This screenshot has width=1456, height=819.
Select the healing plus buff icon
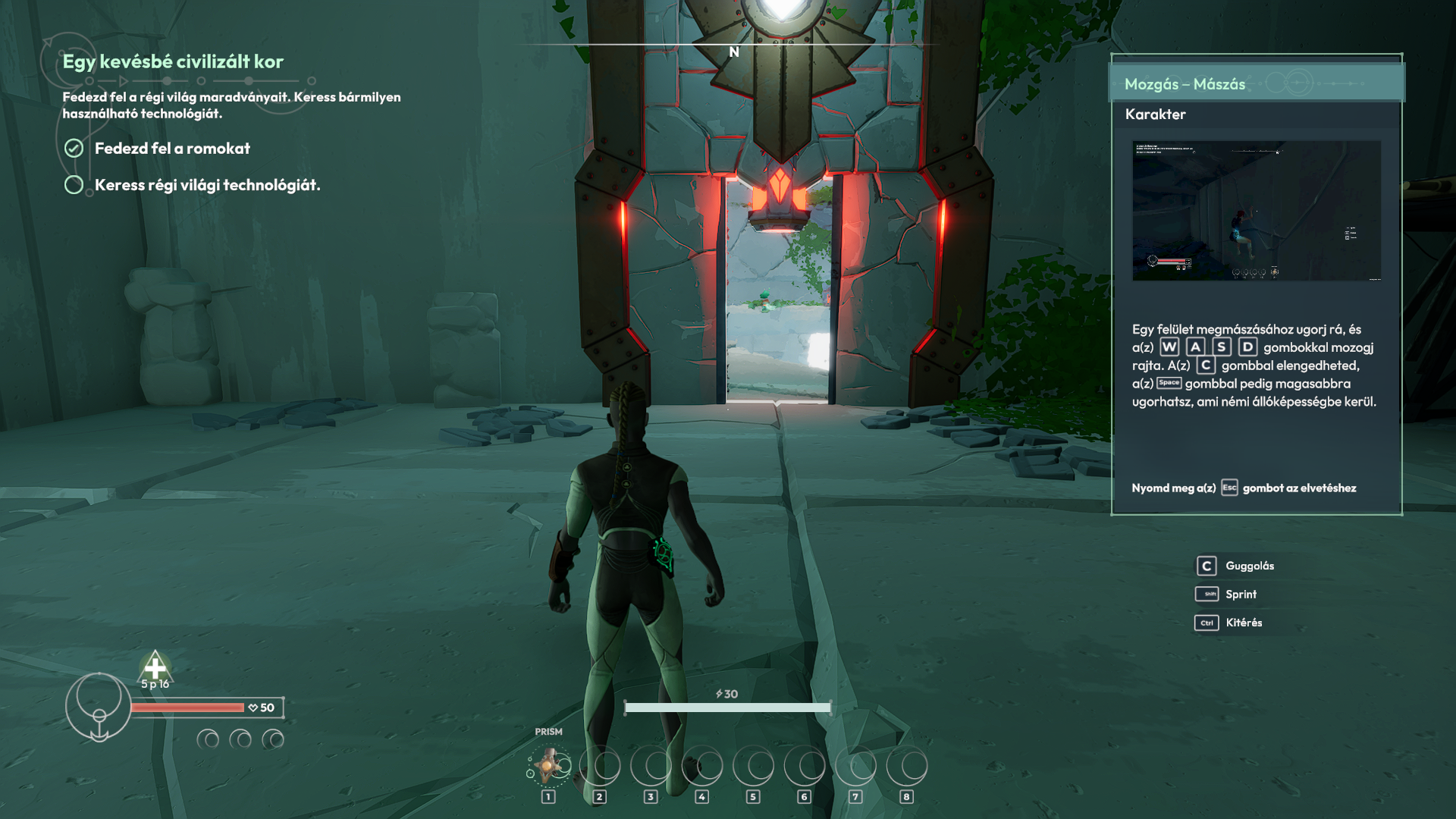155,667
